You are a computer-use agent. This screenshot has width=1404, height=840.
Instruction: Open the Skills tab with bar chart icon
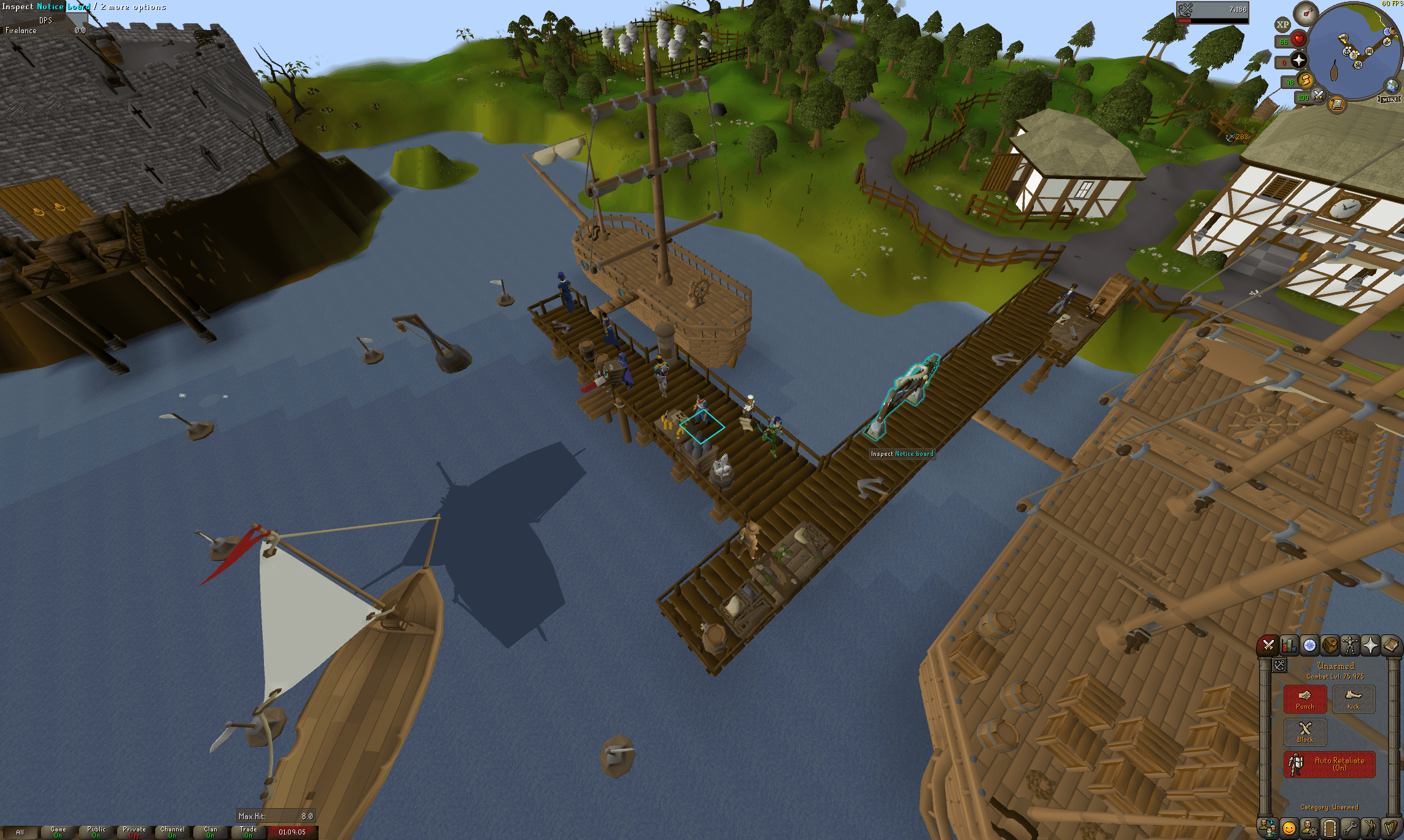pyautogui.click(x=1289, y=645)
